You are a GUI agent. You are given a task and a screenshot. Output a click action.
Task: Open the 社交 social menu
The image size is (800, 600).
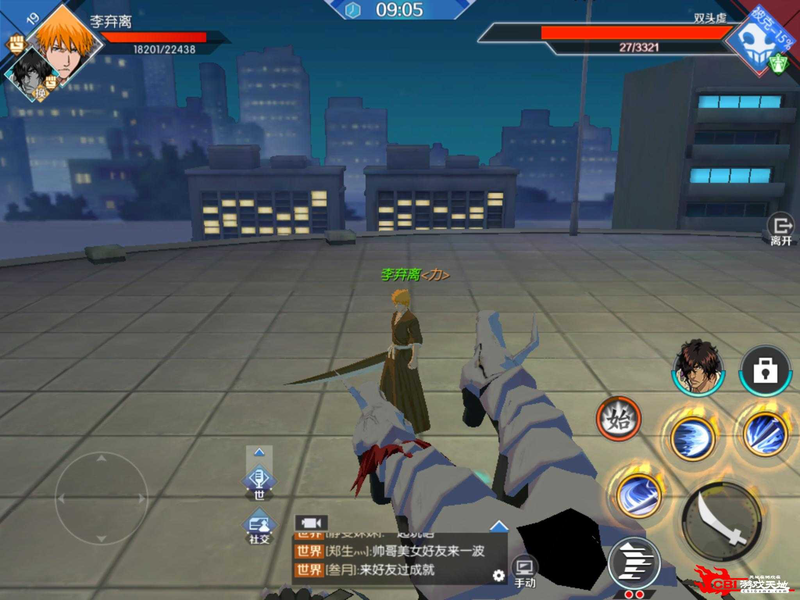click(x=260, y=526)
